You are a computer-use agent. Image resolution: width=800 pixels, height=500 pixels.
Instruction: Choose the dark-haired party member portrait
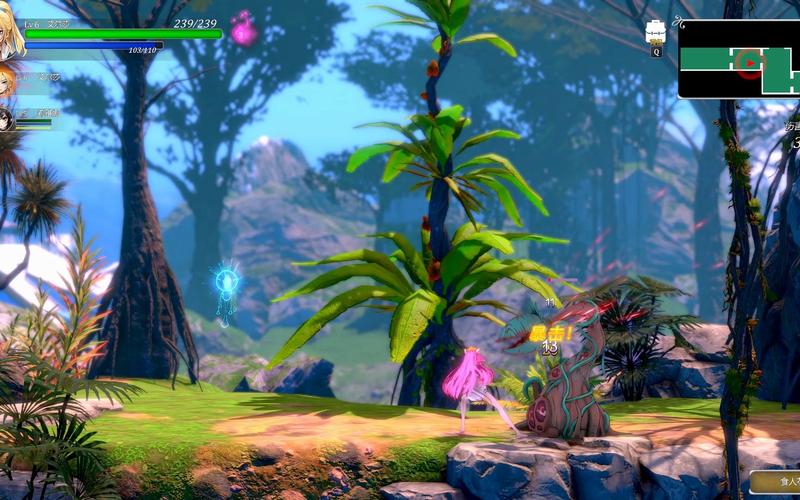(6, 119)
